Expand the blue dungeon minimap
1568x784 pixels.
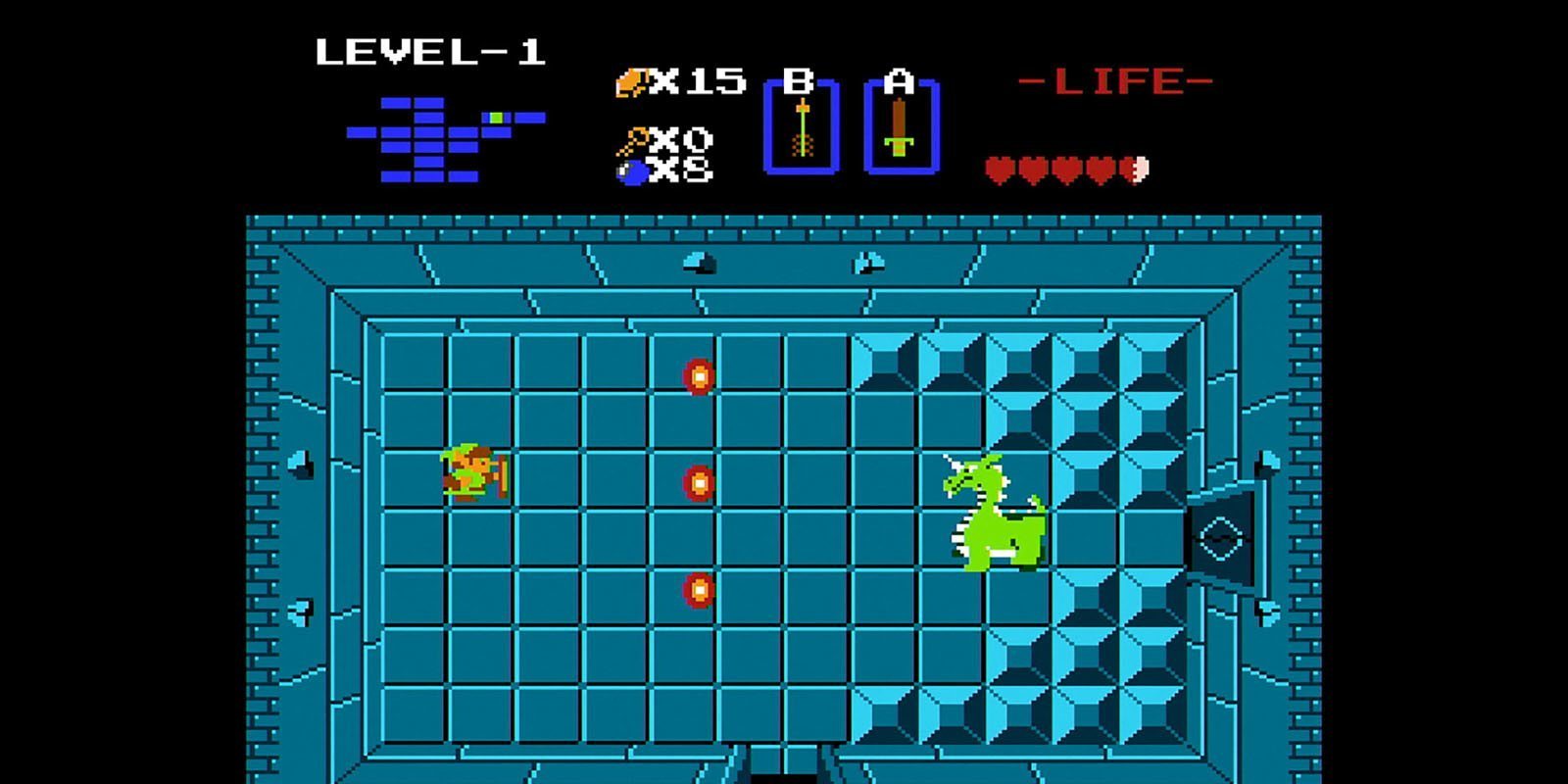coord(431,137)
